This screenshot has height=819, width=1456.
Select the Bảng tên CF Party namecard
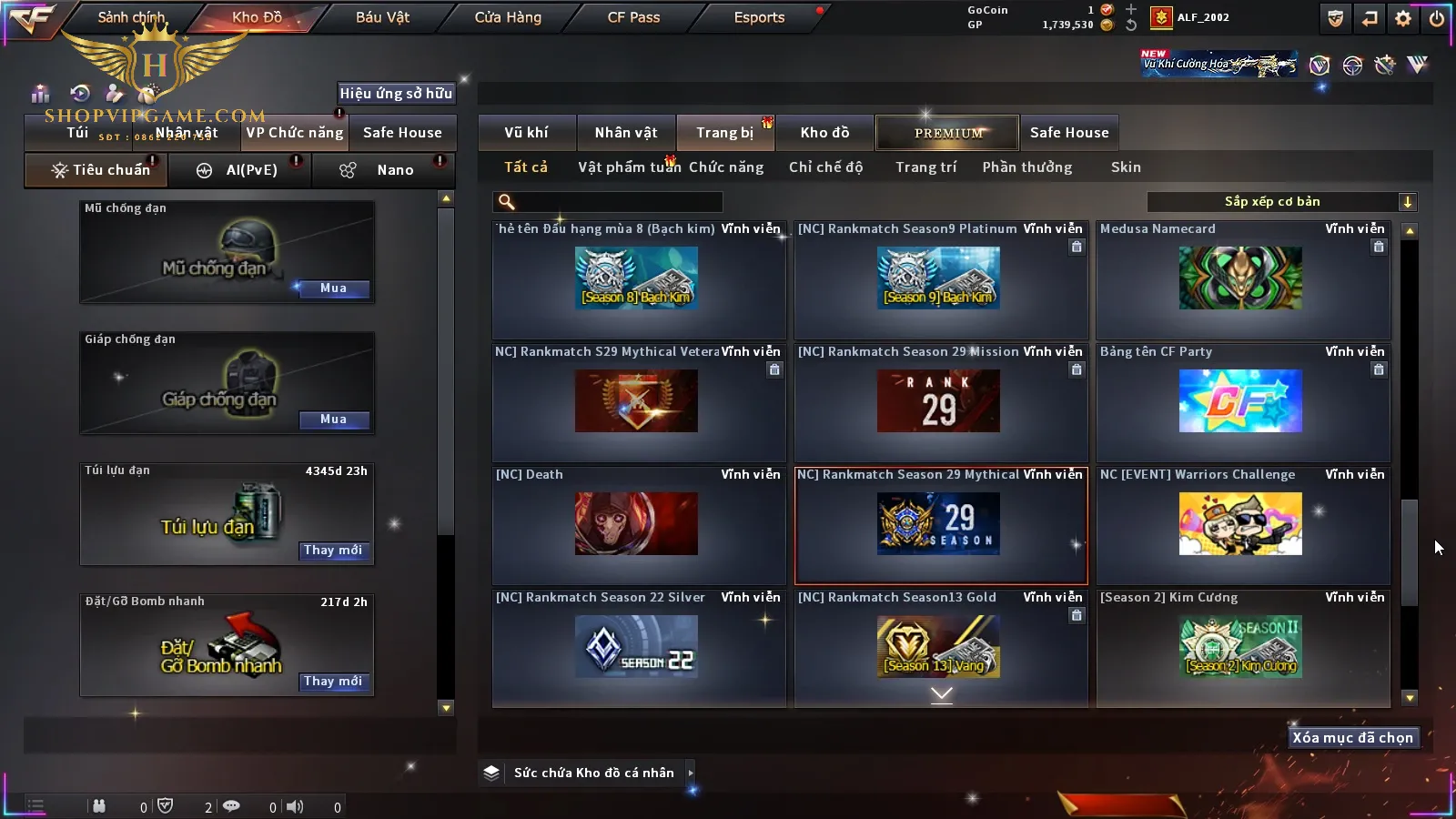(1241, 401)
